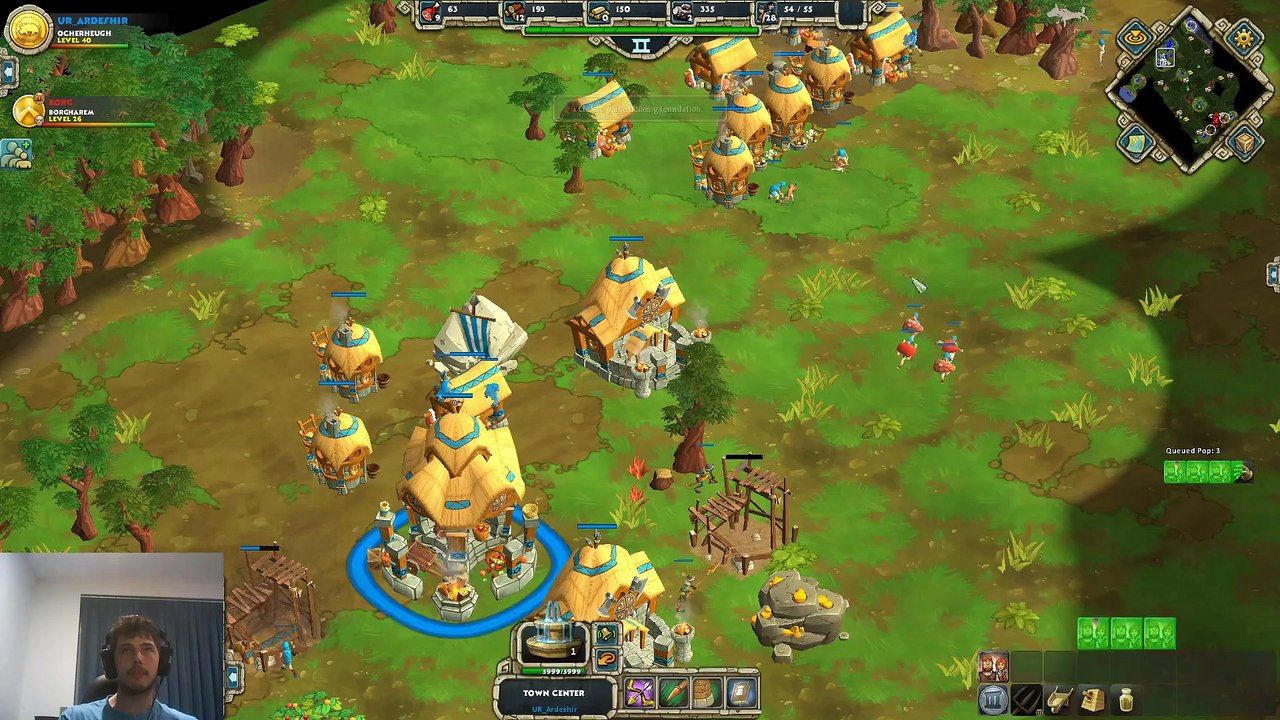Train a villager from the command panel
Viewport: 1280px width, 720px height.
point(994,667)
